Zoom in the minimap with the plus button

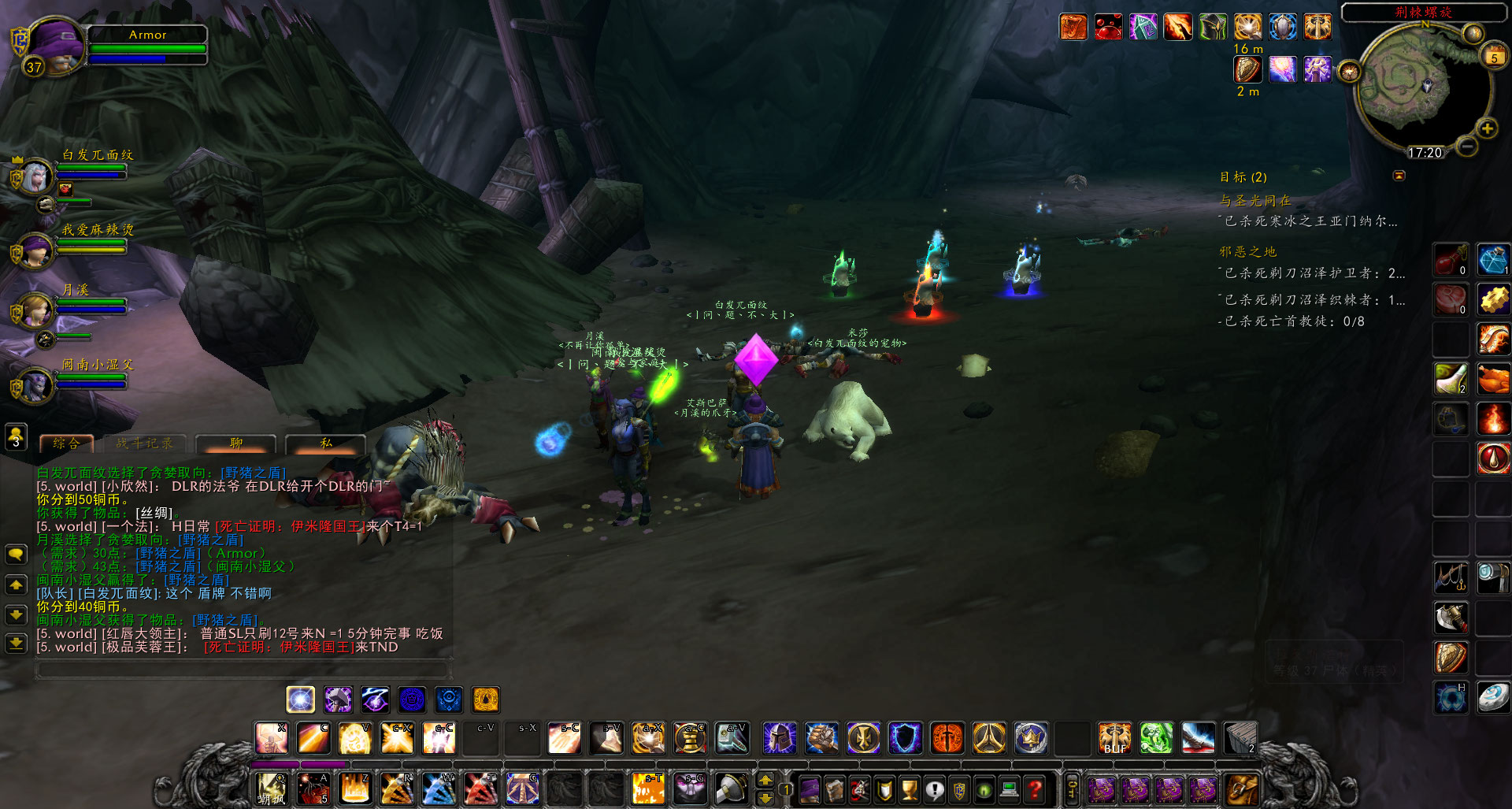click(1488, 128)
